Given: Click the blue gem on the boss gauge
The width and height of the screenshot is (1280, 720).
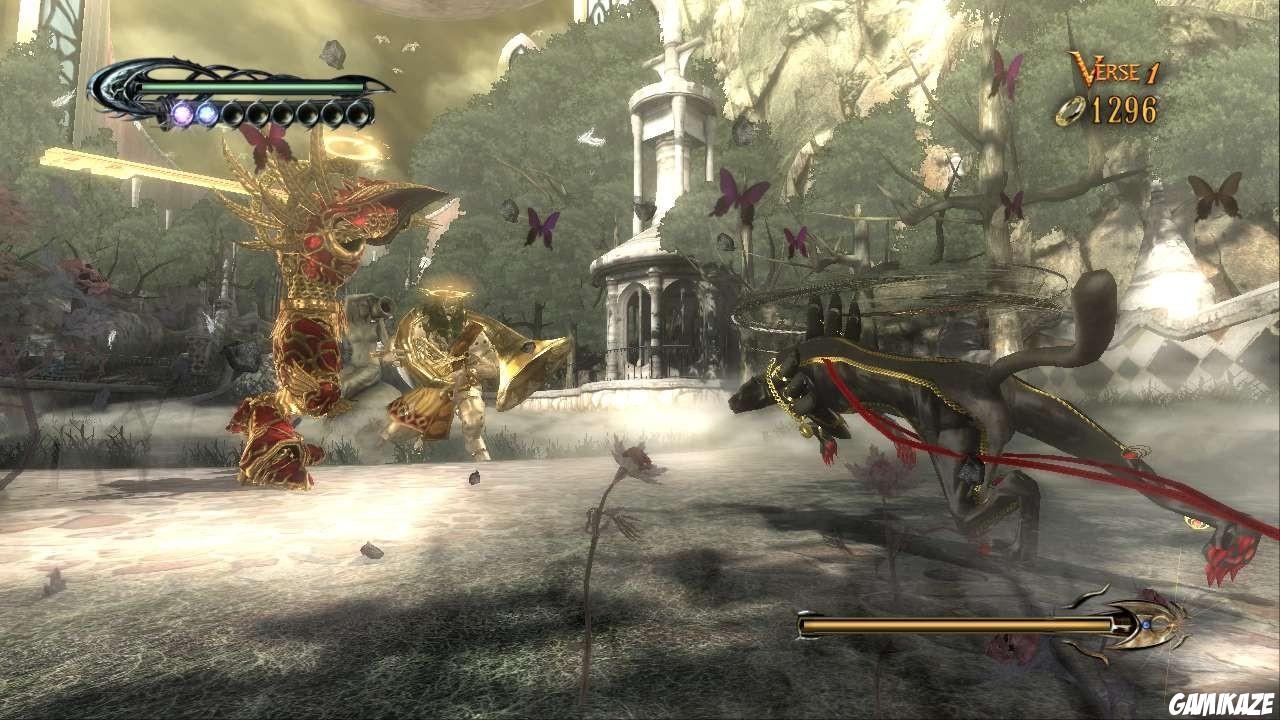Looking at the screenshot, I should pos(1145,622).
